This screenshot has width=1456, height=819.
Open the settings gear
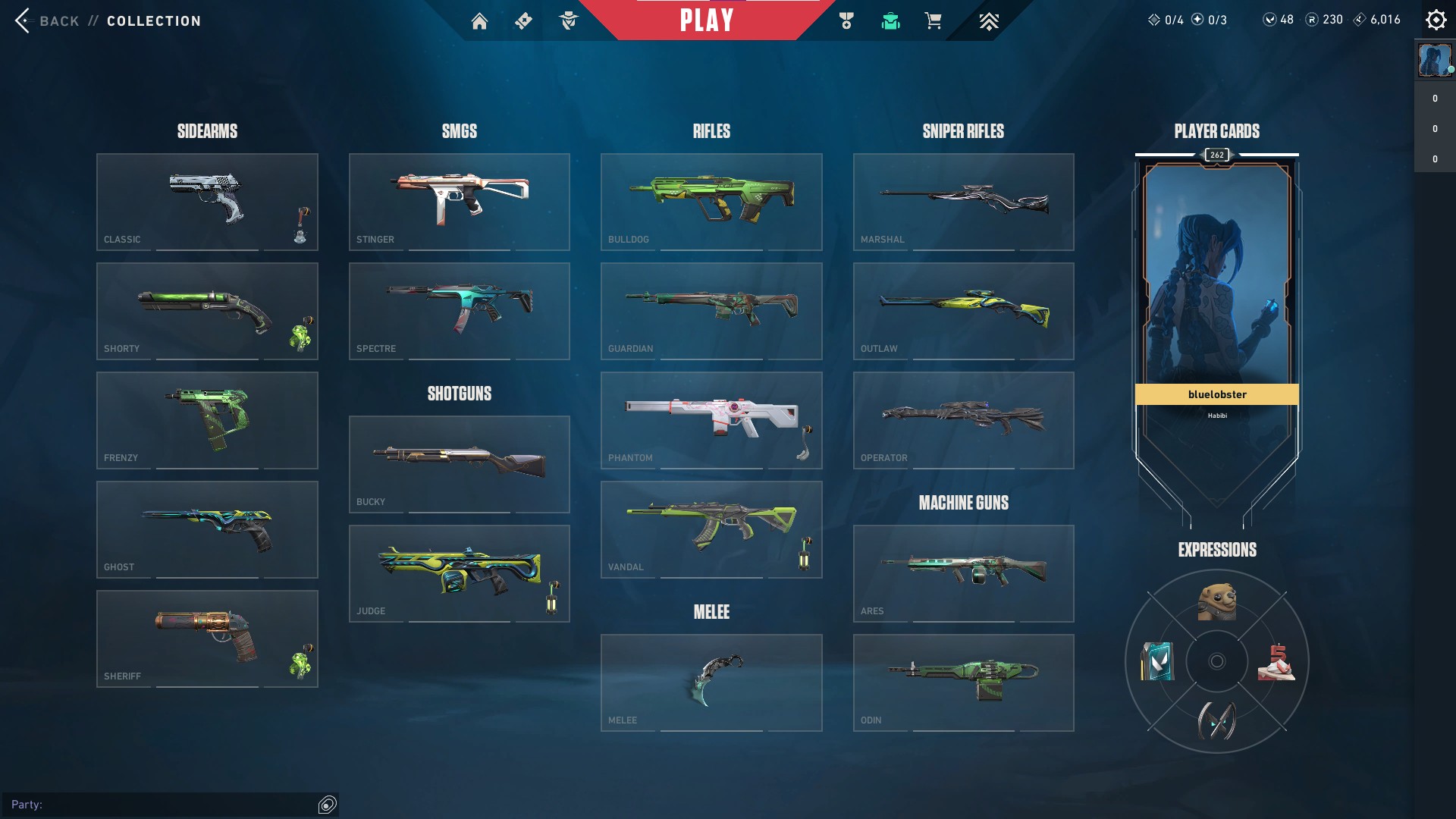coord(1436,20)
